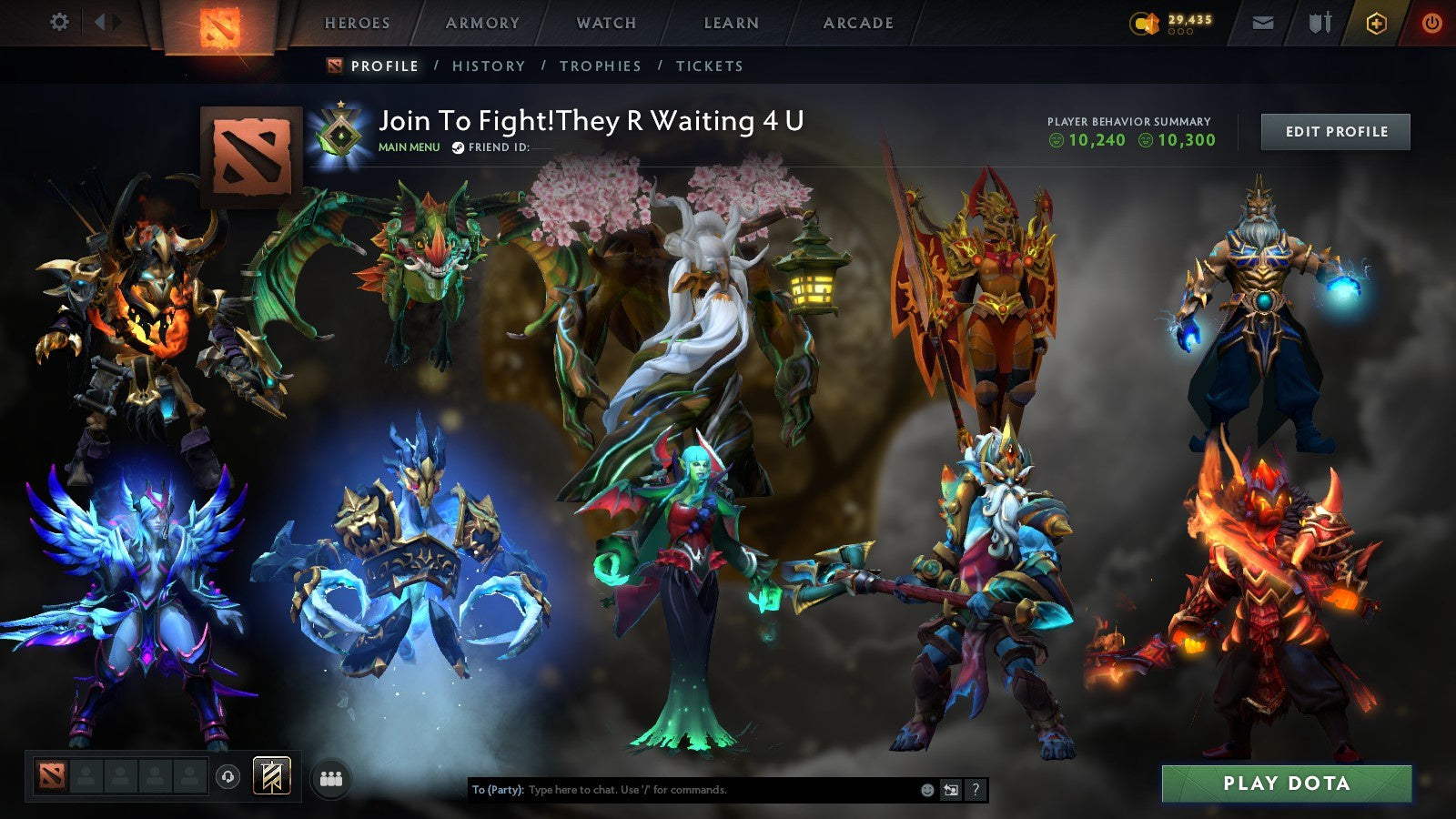Open the settings gear icon
The image size is (1456, 819).
(59, 23)
